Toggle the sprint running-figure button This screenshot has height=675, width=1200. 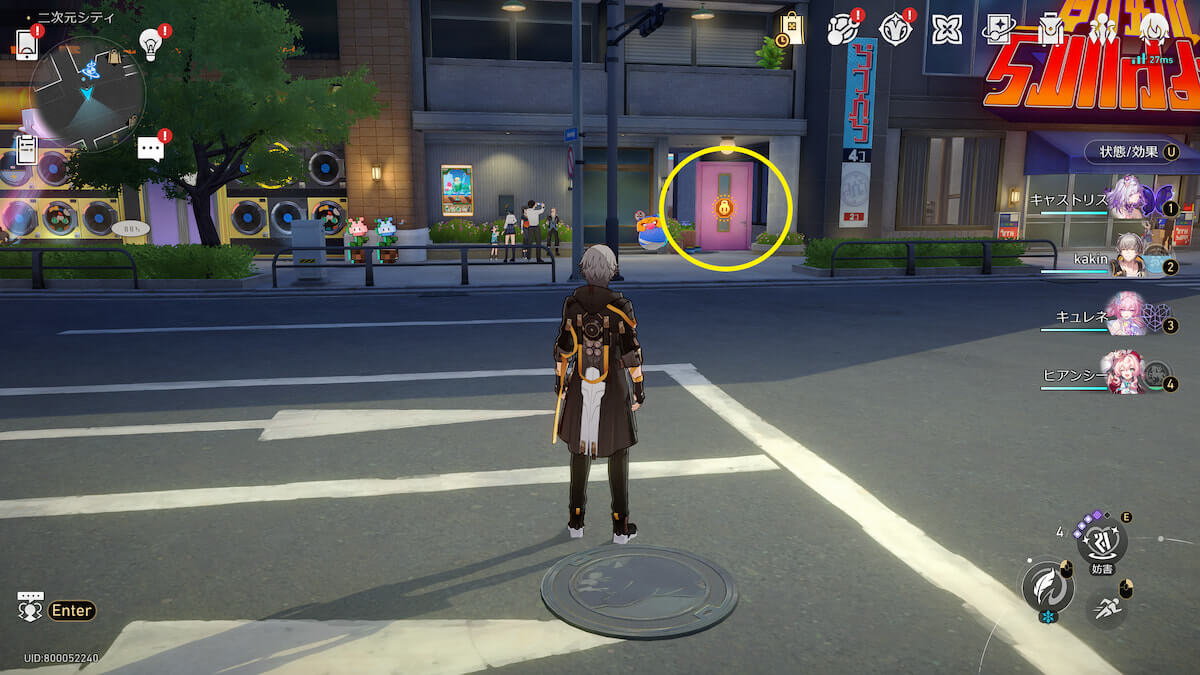point(1106,608)
